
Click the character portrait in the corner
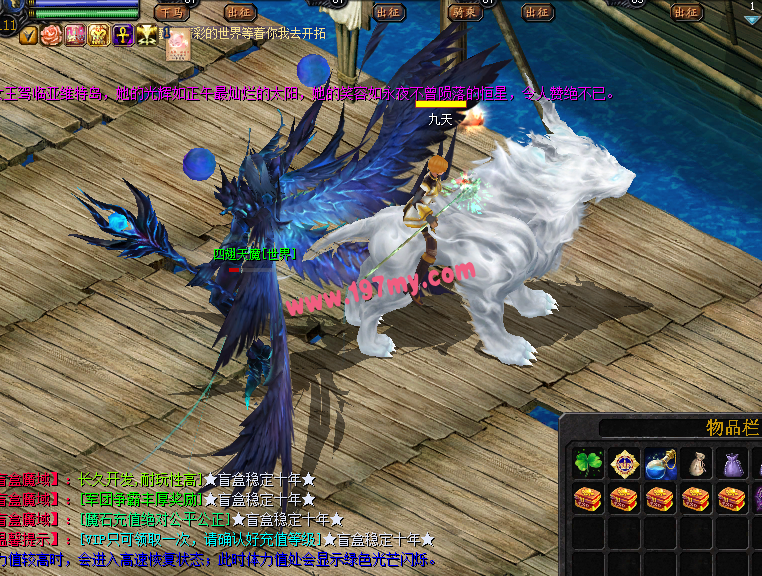pyautogui.click(x=14, y=8)
